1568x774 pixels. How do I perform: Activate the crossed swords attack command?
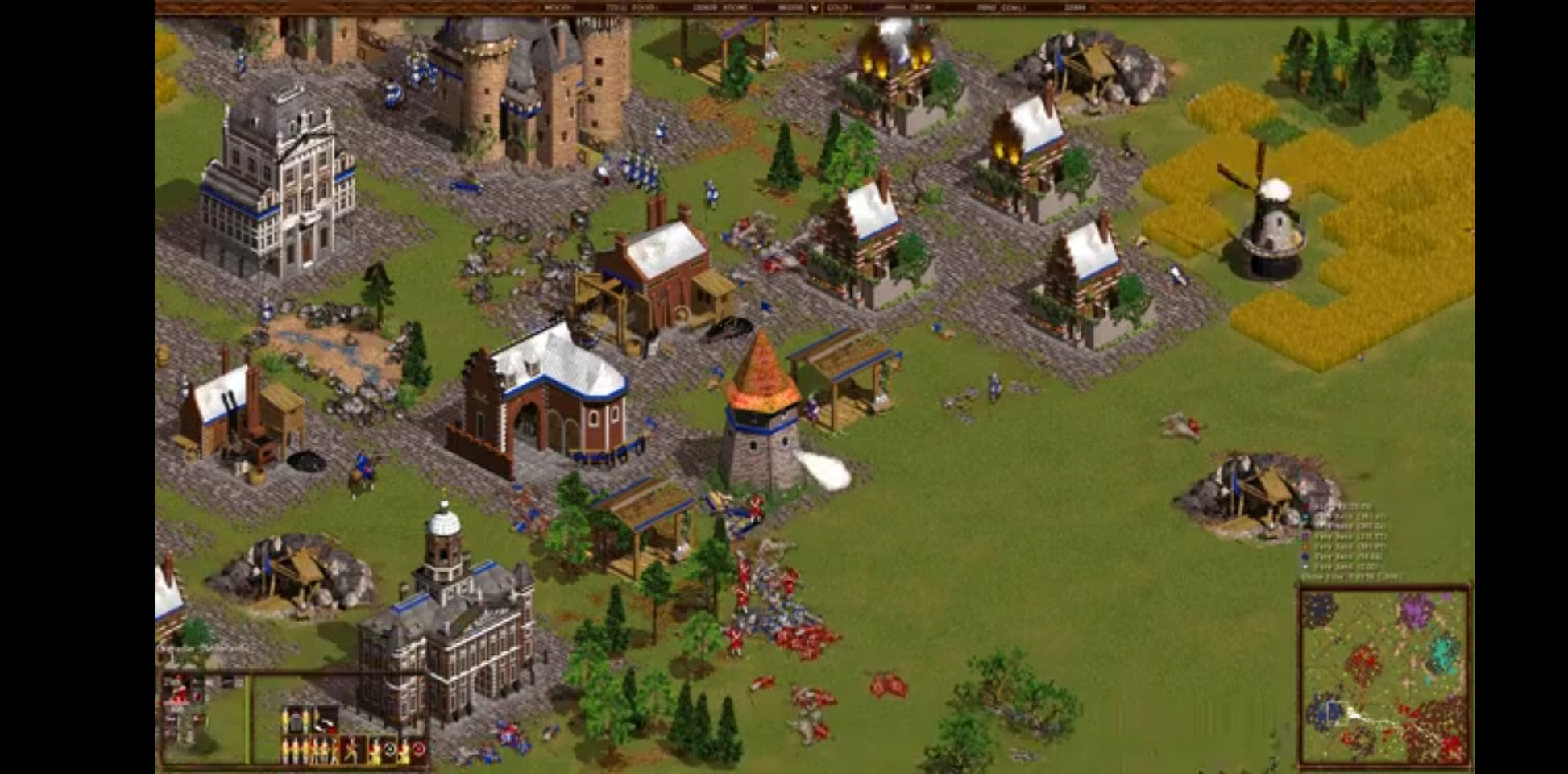[x=351, y=750]
